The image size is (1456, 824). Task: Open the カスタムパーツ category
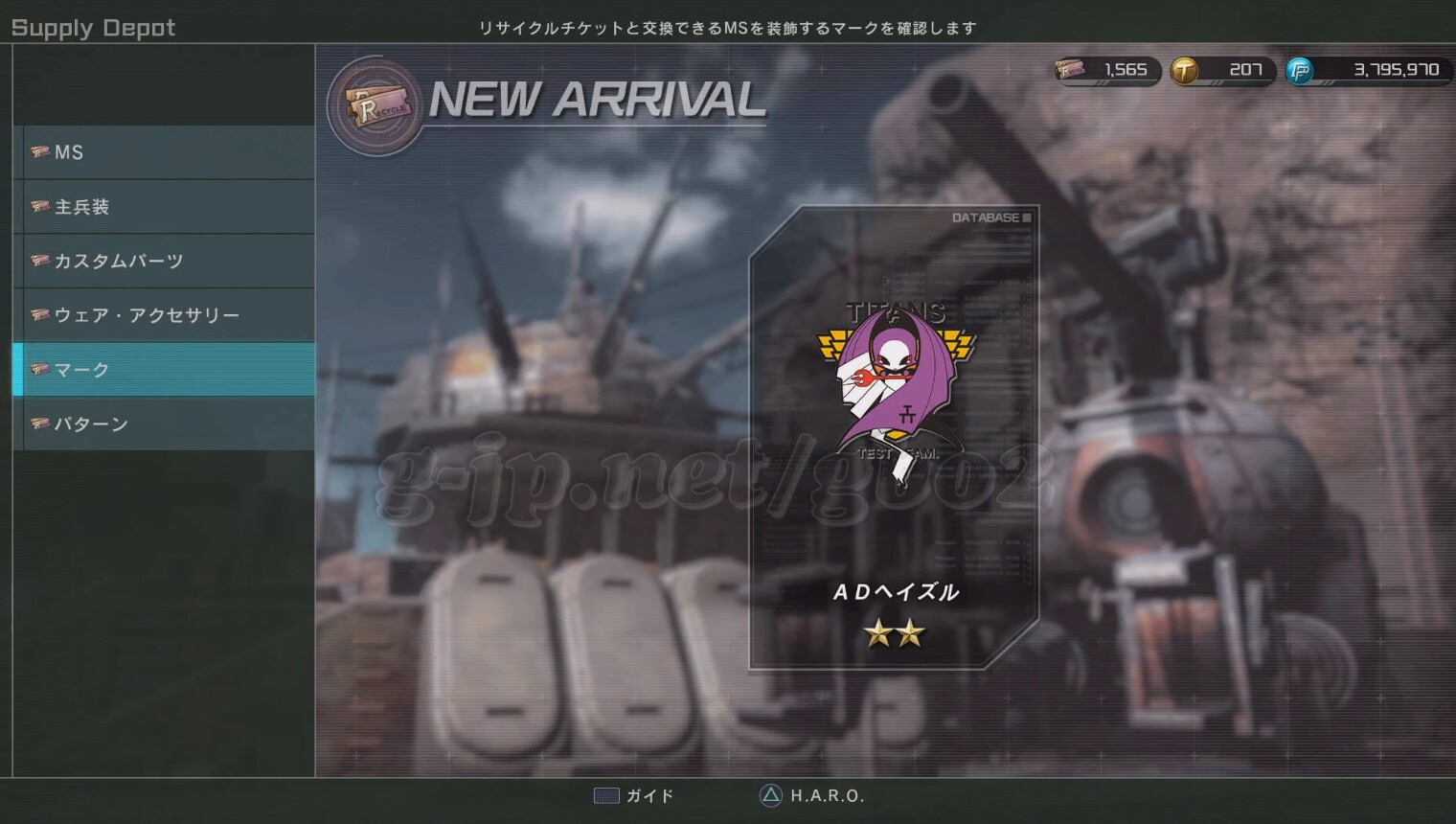[x=164, y=261]
